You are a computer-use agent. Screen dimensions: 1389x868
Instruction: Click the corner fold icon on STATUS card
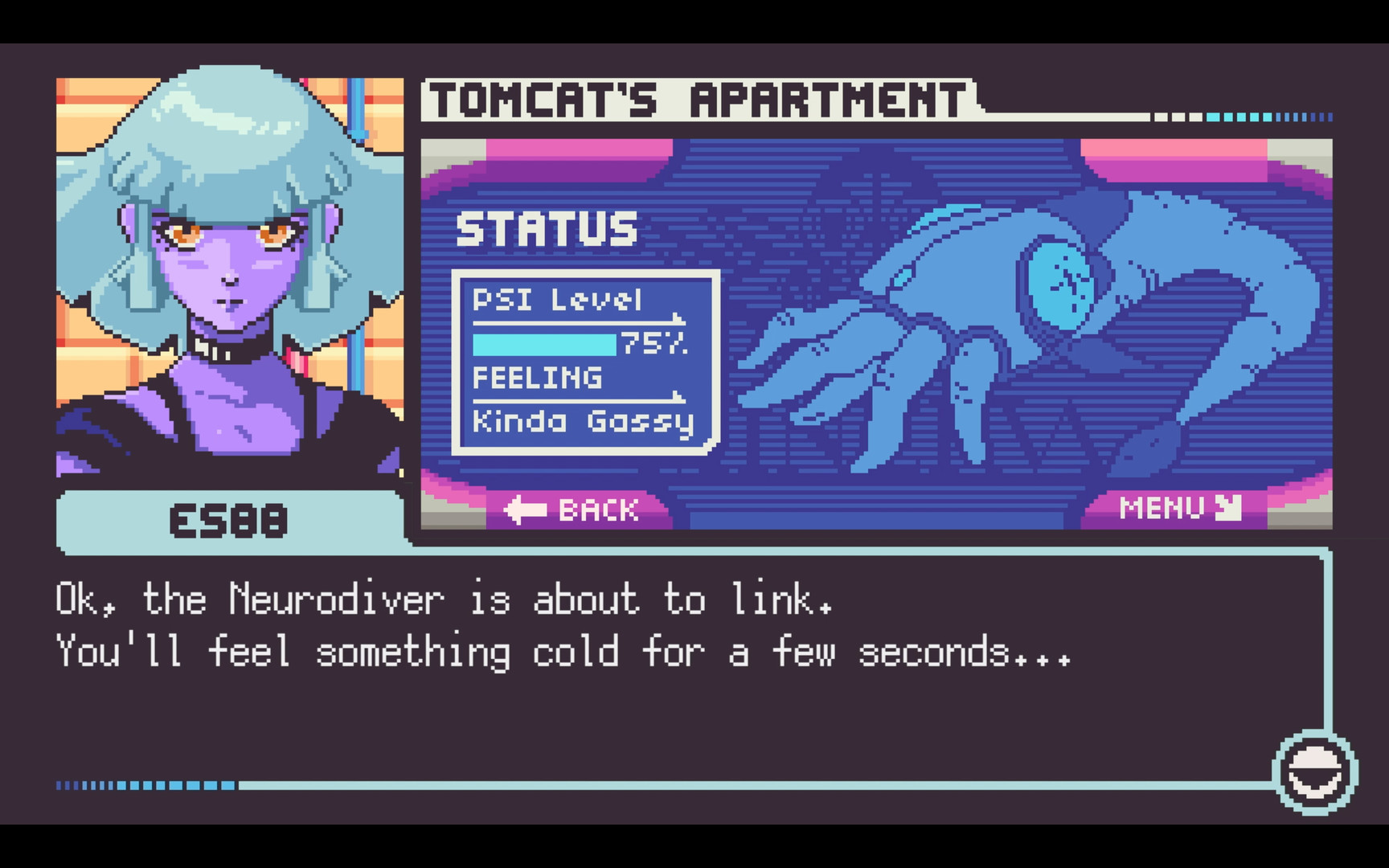coord(707,444)
